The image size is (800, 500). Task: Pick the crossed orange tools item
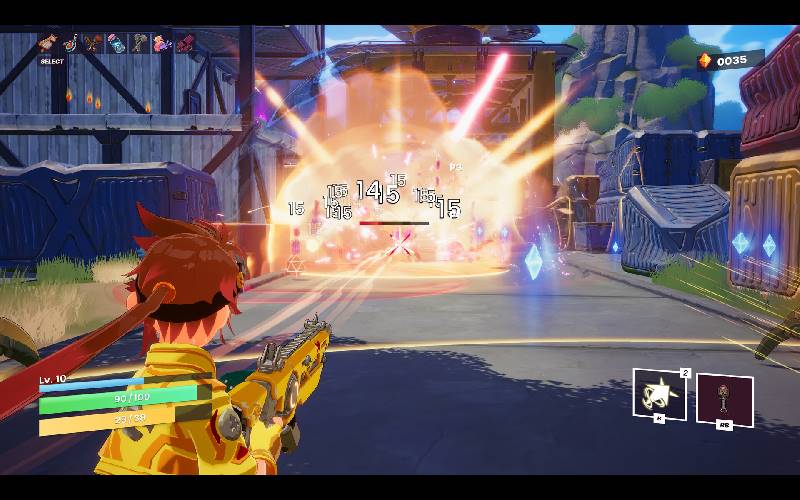(x=93, y=43)
